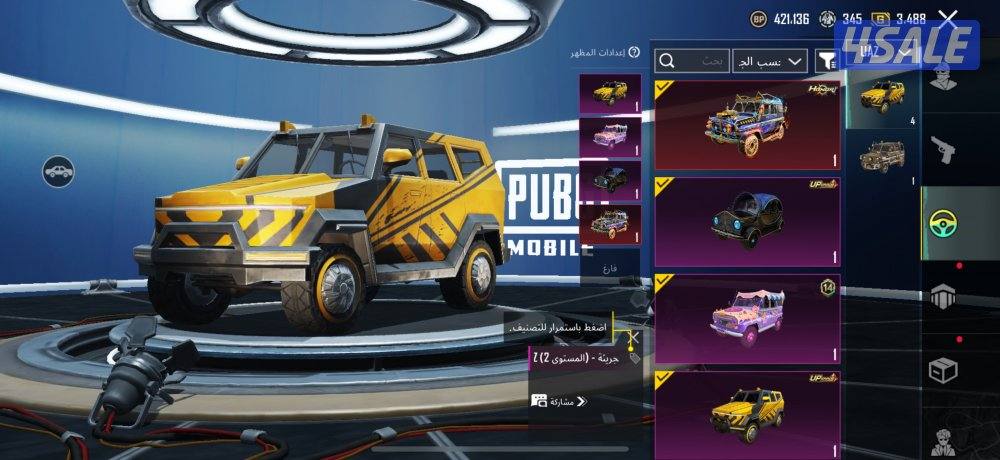Pick the large yellow striped UAZ skin card
This screenshot has height=460, width=1000.
[747, 415]
